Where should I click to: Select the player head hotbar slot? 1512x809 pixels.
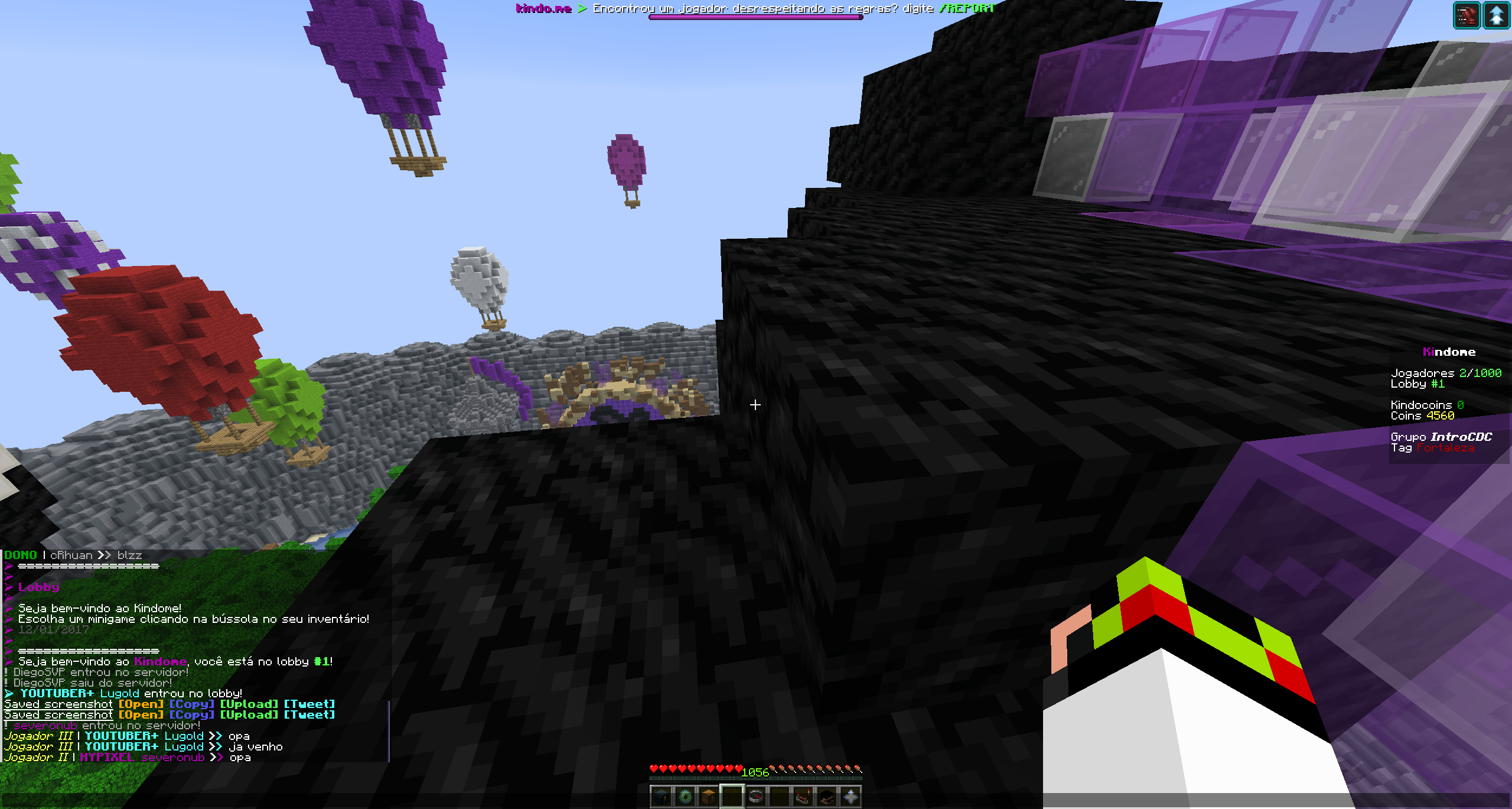(x=827, y=797)
